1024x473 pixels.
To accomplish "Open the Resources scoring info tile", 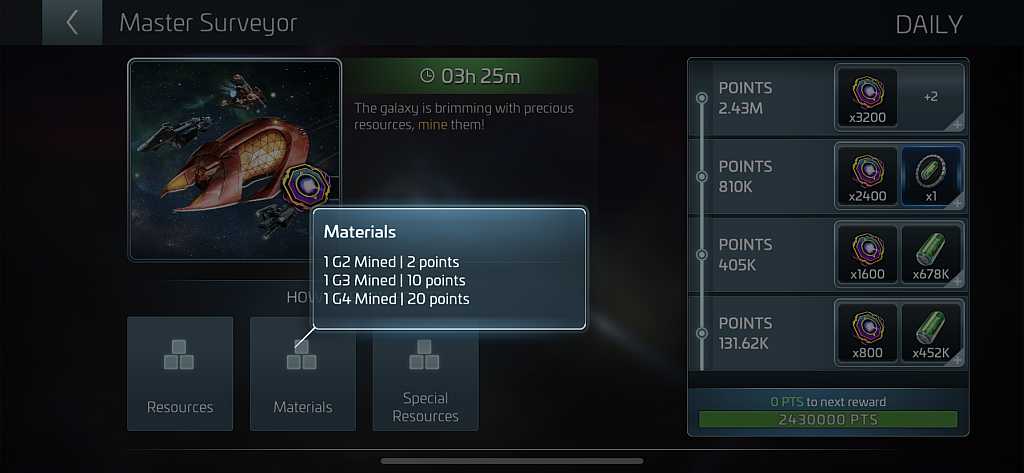I will click(x=180, y=373).
